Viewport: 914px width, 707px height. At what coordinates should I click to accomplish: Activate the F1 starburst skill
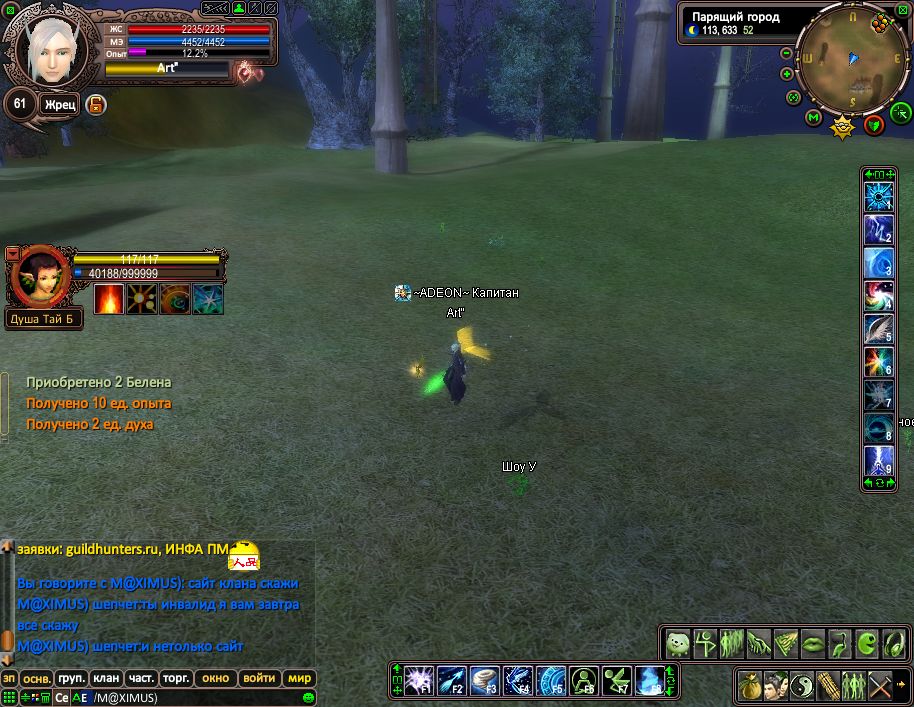(418, 680)
